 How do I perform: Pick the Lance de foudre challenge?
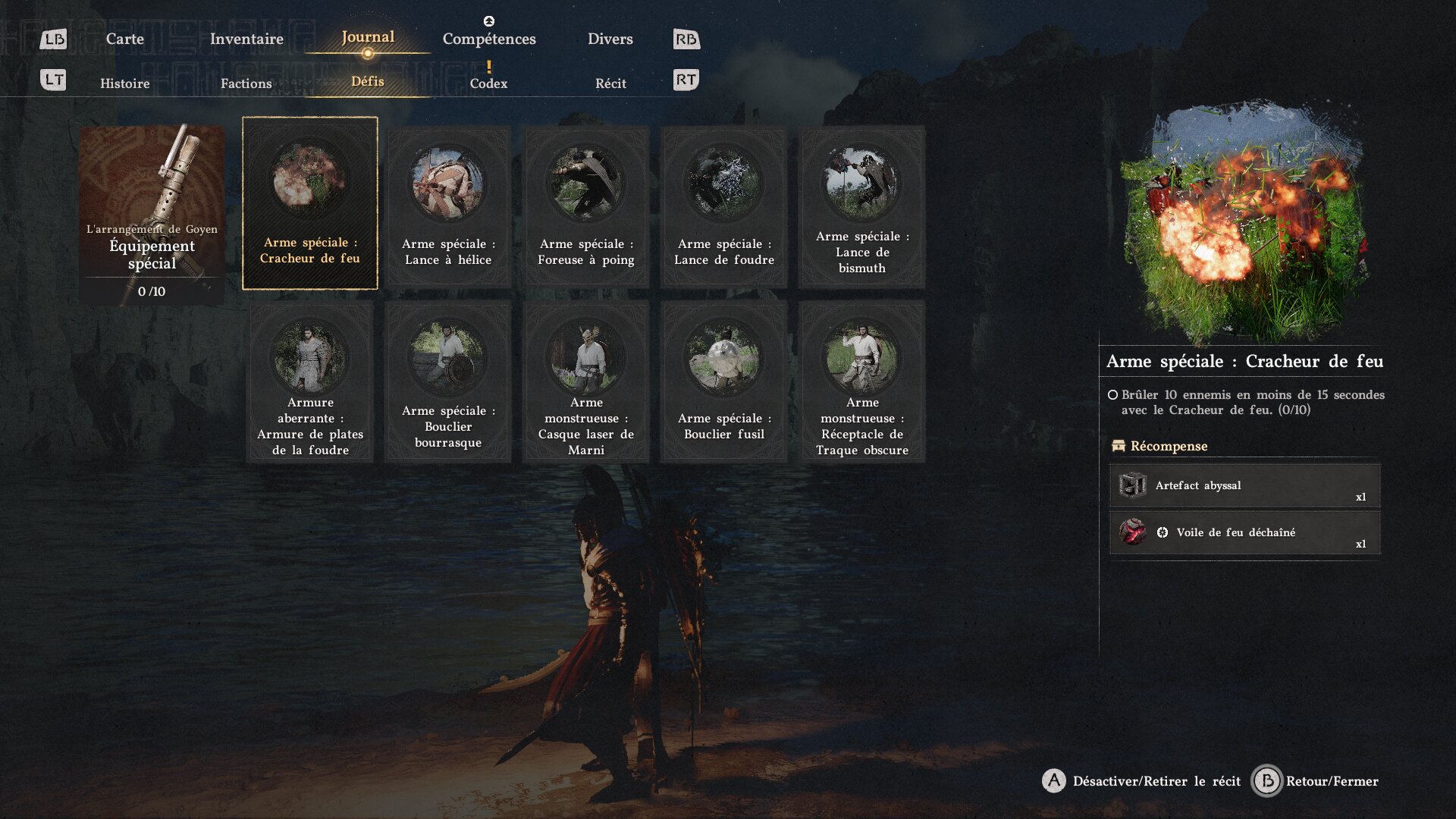[724, 206]
